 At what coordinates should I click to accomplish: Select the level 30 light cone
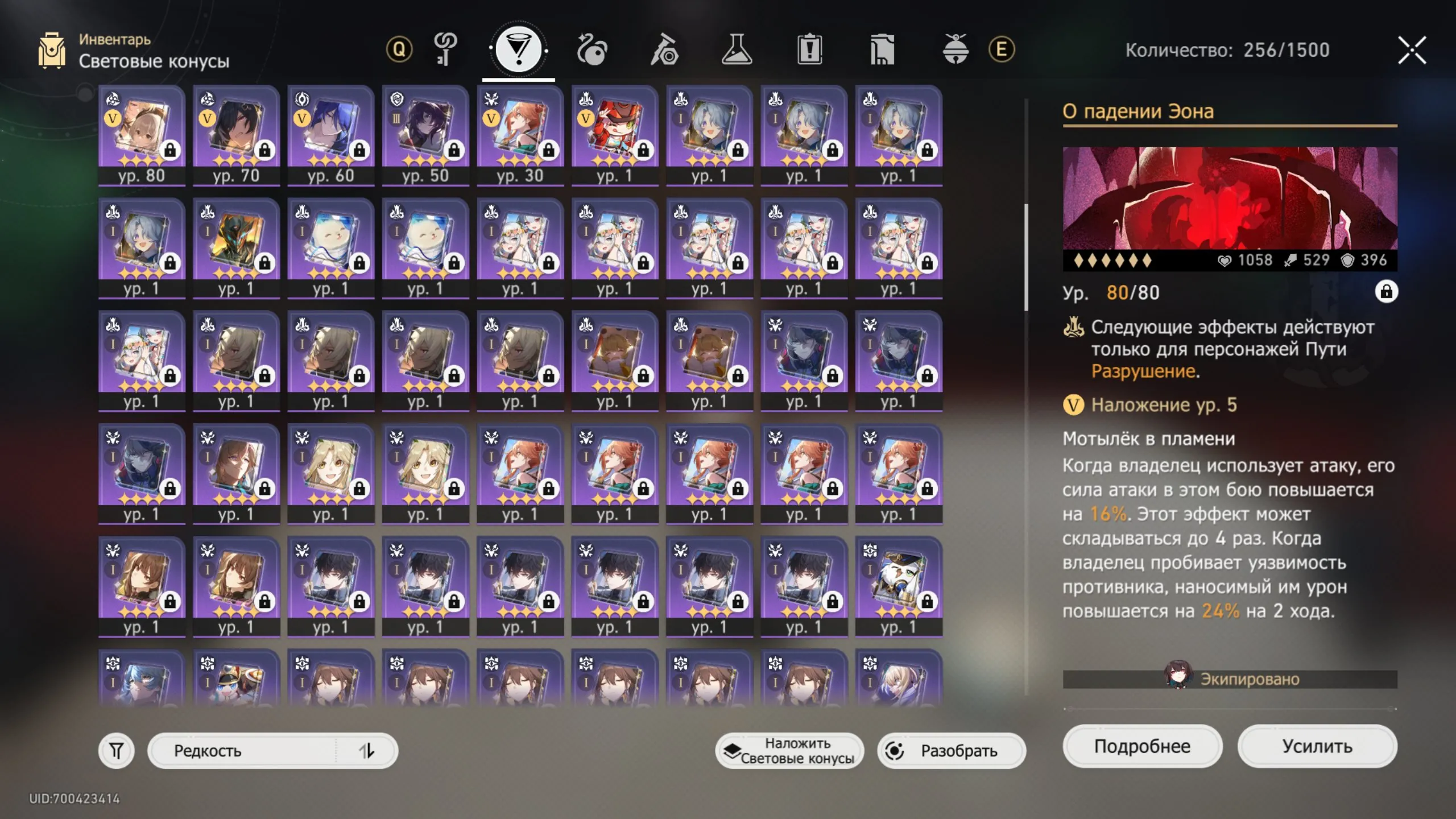pyautogui.click(x=520, y=135)
